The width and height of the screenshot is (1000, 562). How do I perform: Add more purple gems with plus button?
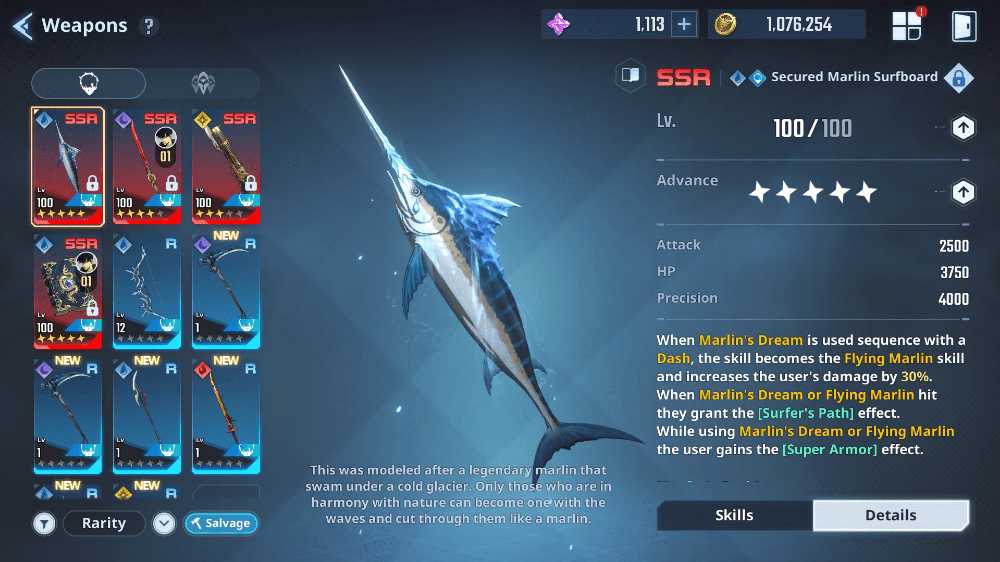coord(684,25)
